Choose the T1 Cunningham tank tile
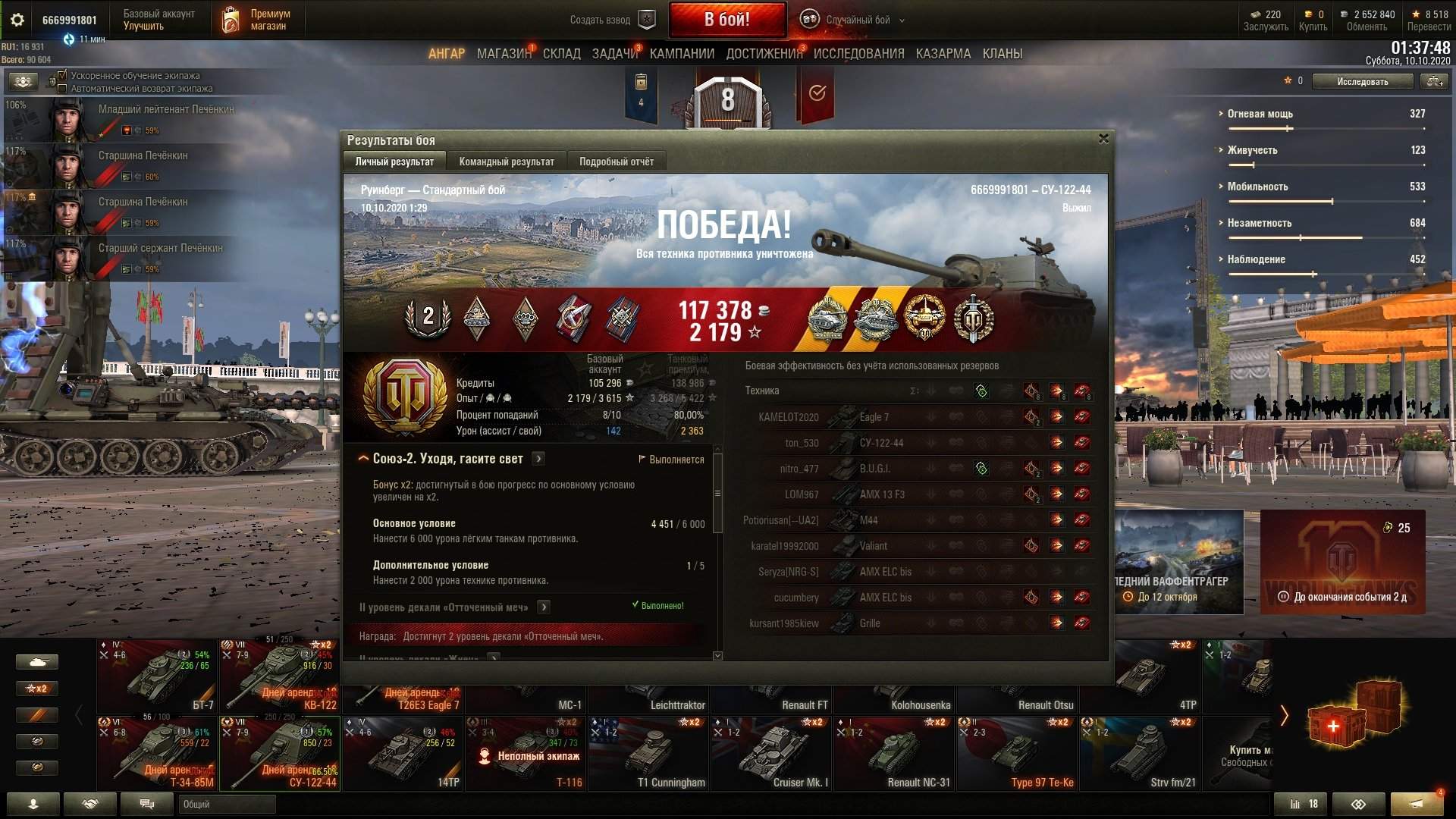 (649, 754)
